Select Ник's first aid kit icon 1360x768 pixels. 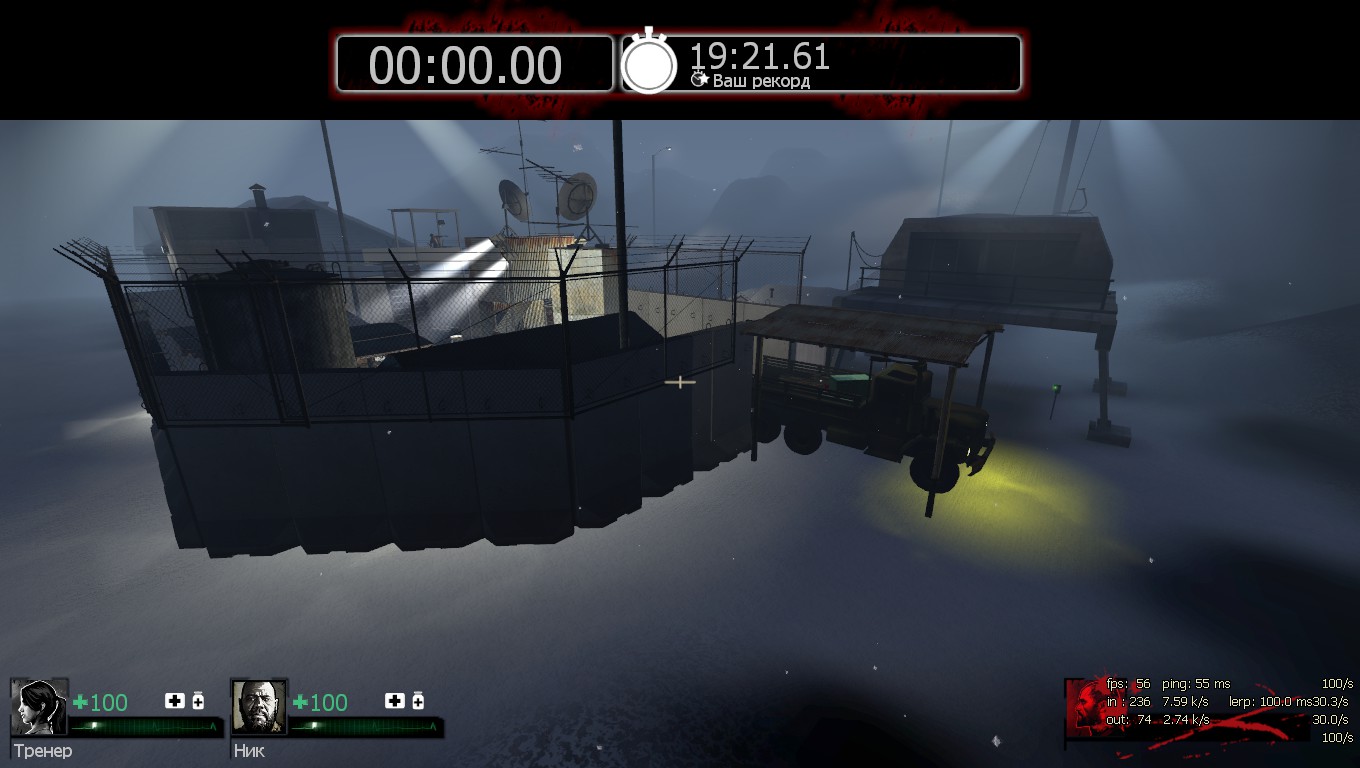coord(394,701)
